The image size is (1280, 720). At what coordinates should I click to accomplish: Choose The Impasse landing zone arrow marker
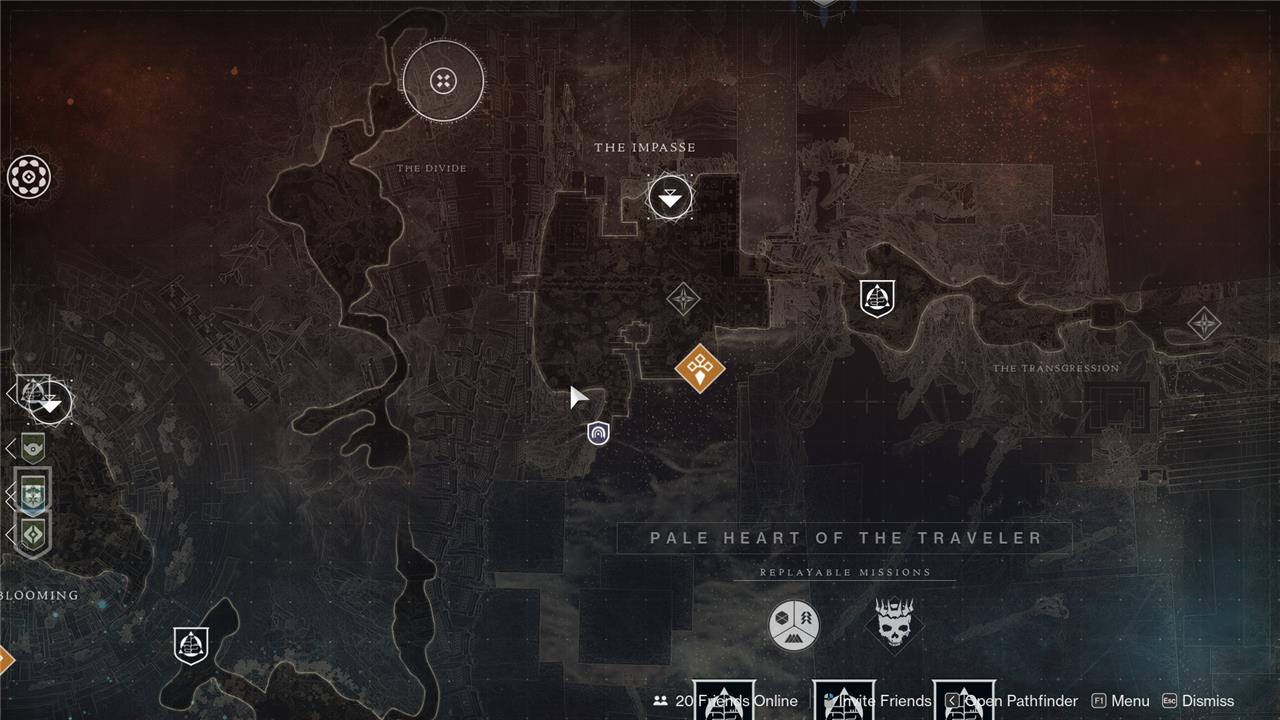pyautogui.click(x=670, y=198)
